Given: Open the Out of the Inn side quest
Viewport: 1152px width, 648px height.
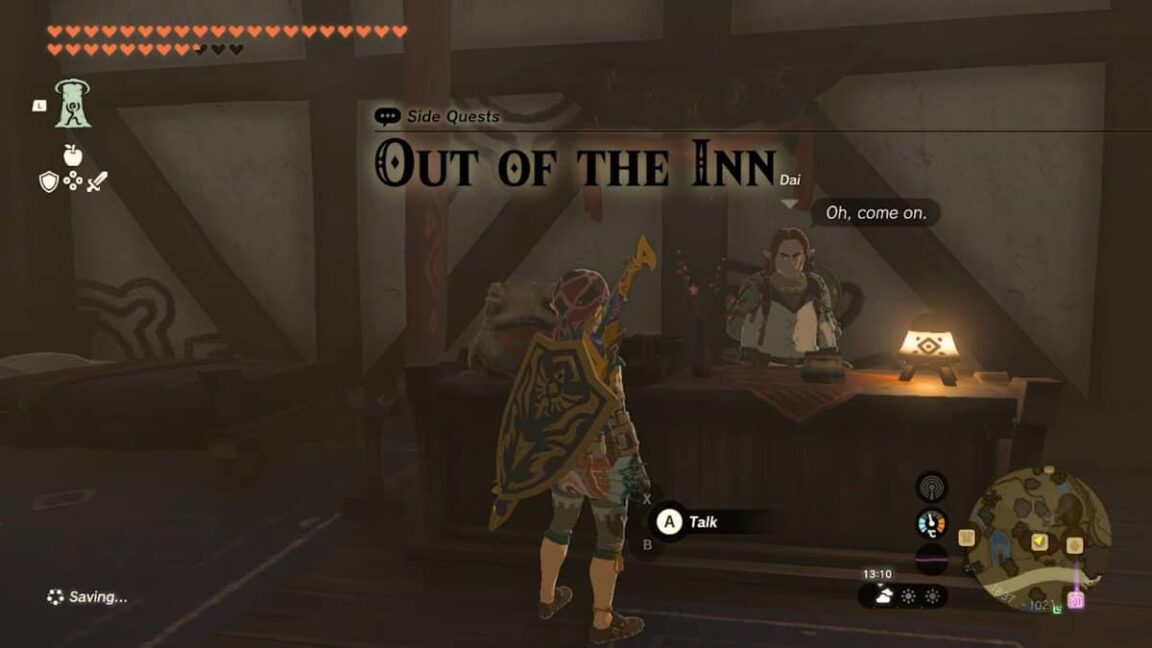Looking at the screenshot, I should [576, 164].
